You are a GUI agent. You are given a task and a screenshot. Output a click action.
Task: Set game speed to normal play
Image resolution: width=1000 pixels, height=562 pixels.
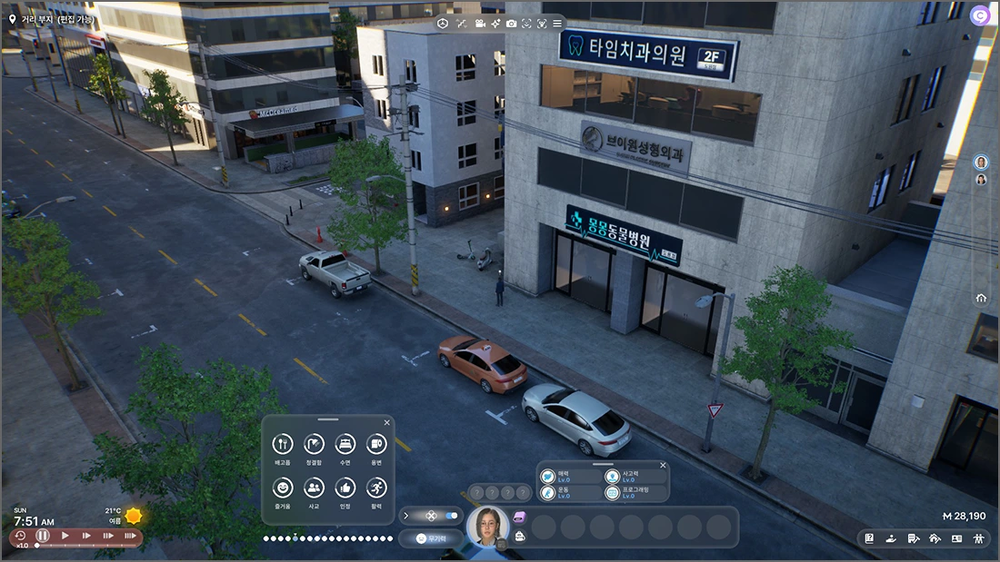tap(65, 536)
